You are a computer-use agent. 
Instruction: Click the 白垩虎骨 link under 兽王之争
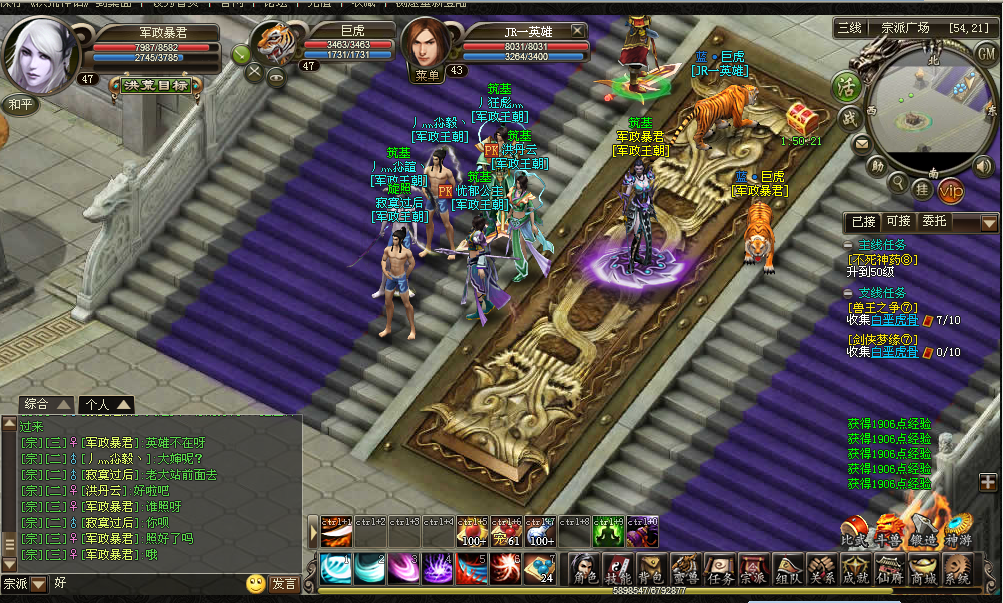click(x=894, y=320)
